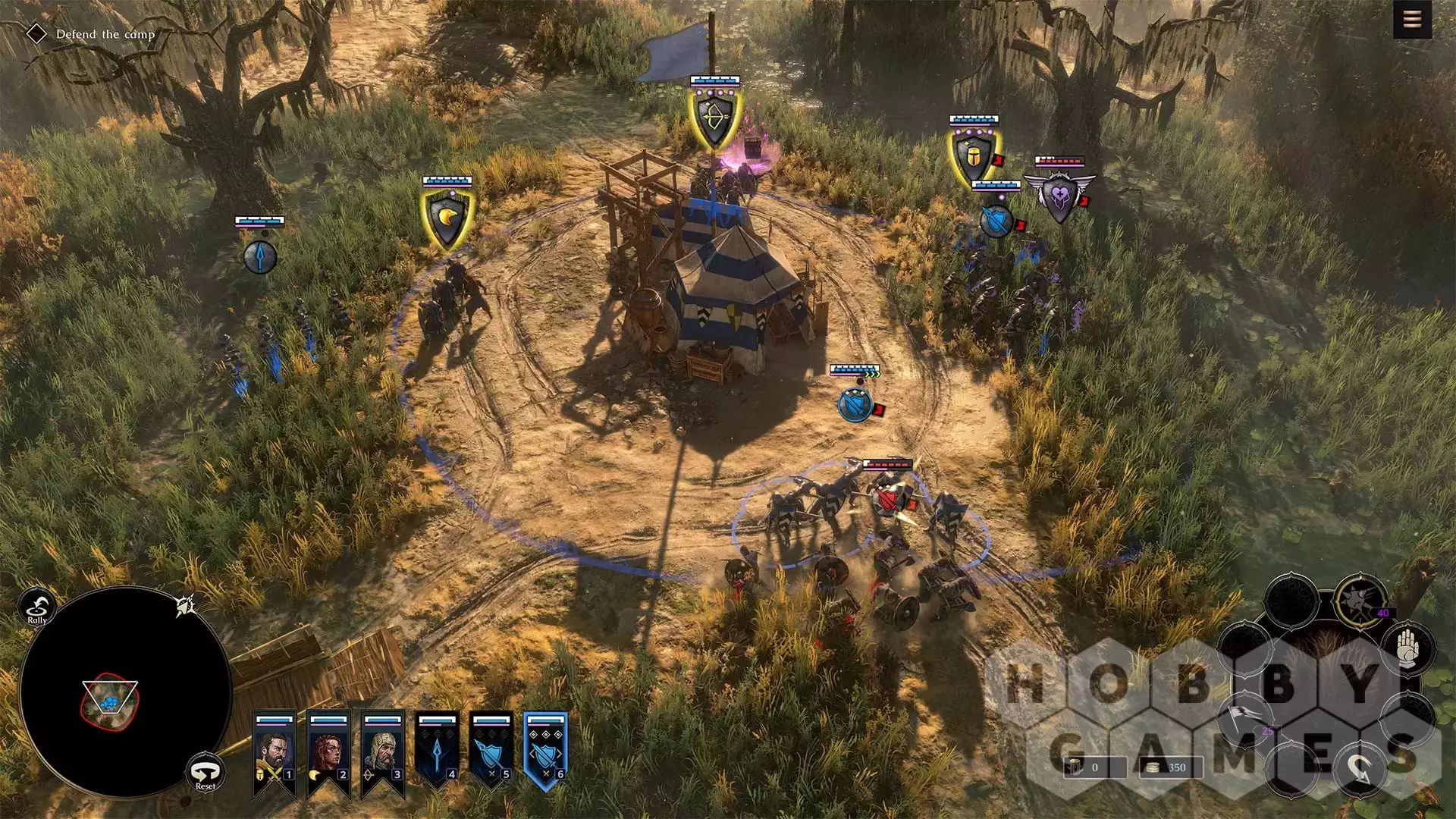Click the circular minimap
1456x819 pixels.
click(125, 692)
